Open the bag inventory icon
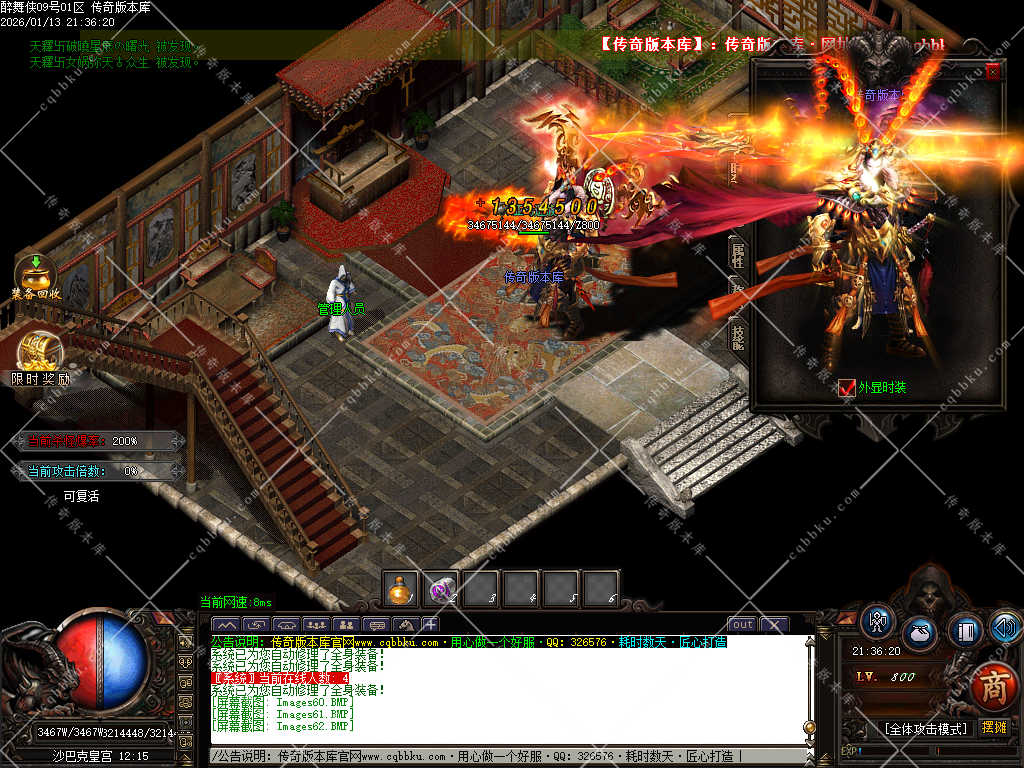This screenshot has width=1024, height=768. [919, 634]
